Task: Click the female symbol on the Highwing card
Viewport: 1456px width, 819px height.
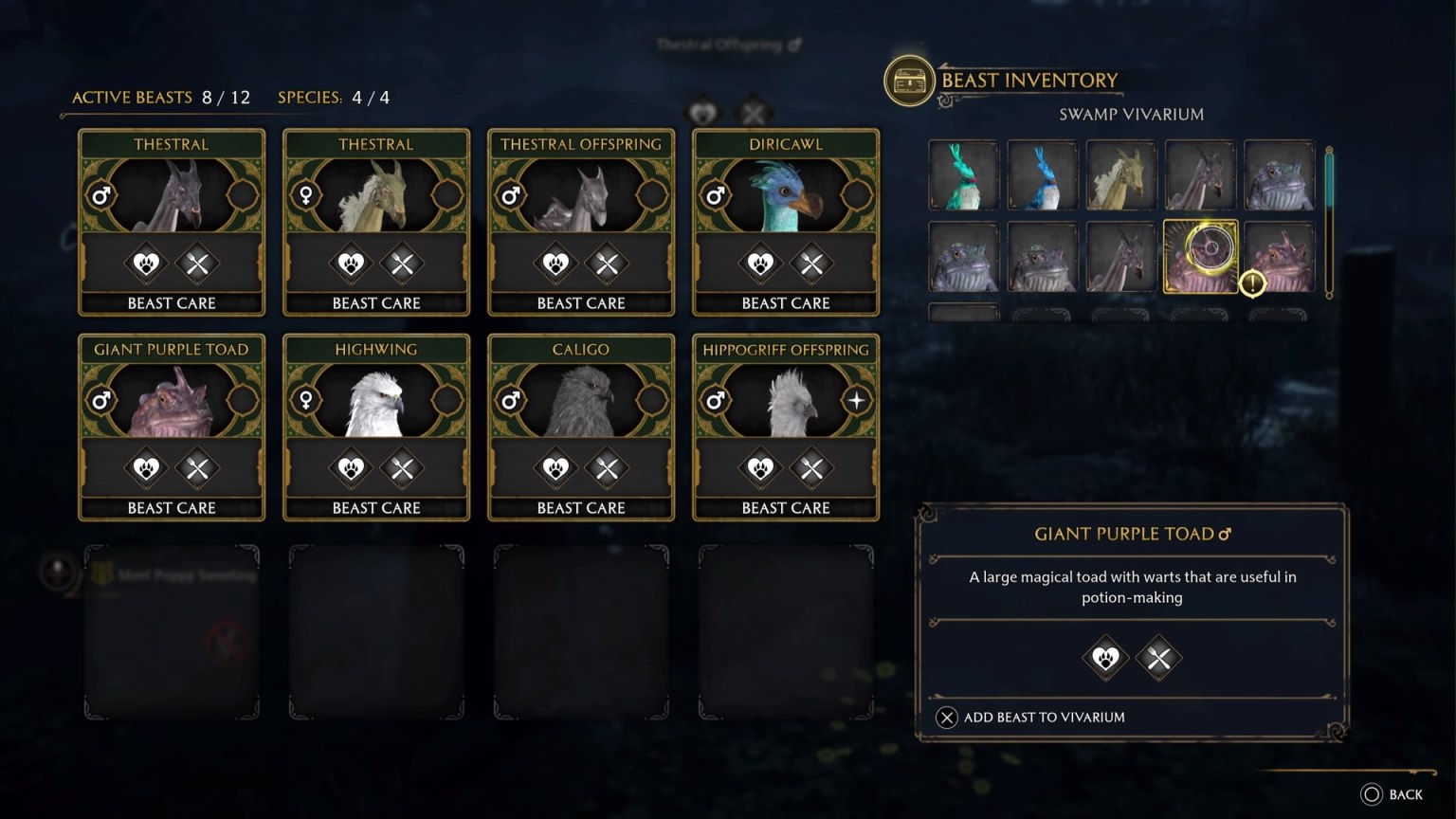Action: click(x=305, y=400)
